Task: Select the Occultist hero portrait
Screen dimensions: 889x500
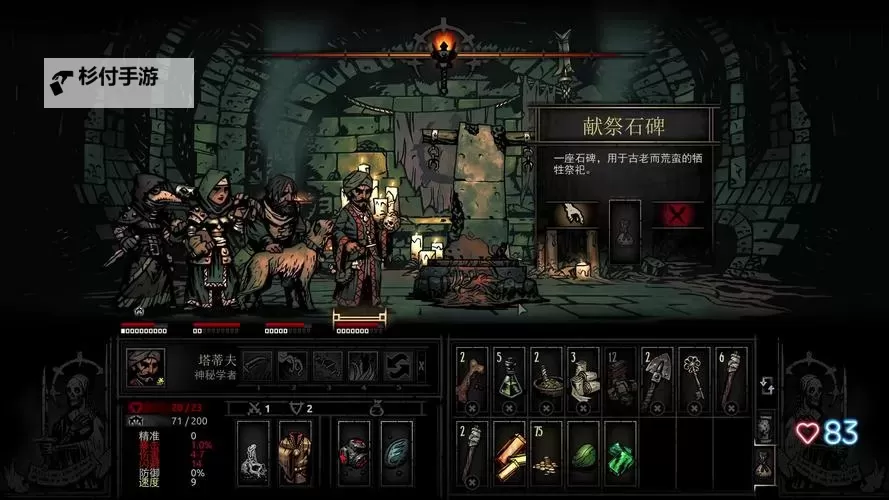Action: (146, 367)
